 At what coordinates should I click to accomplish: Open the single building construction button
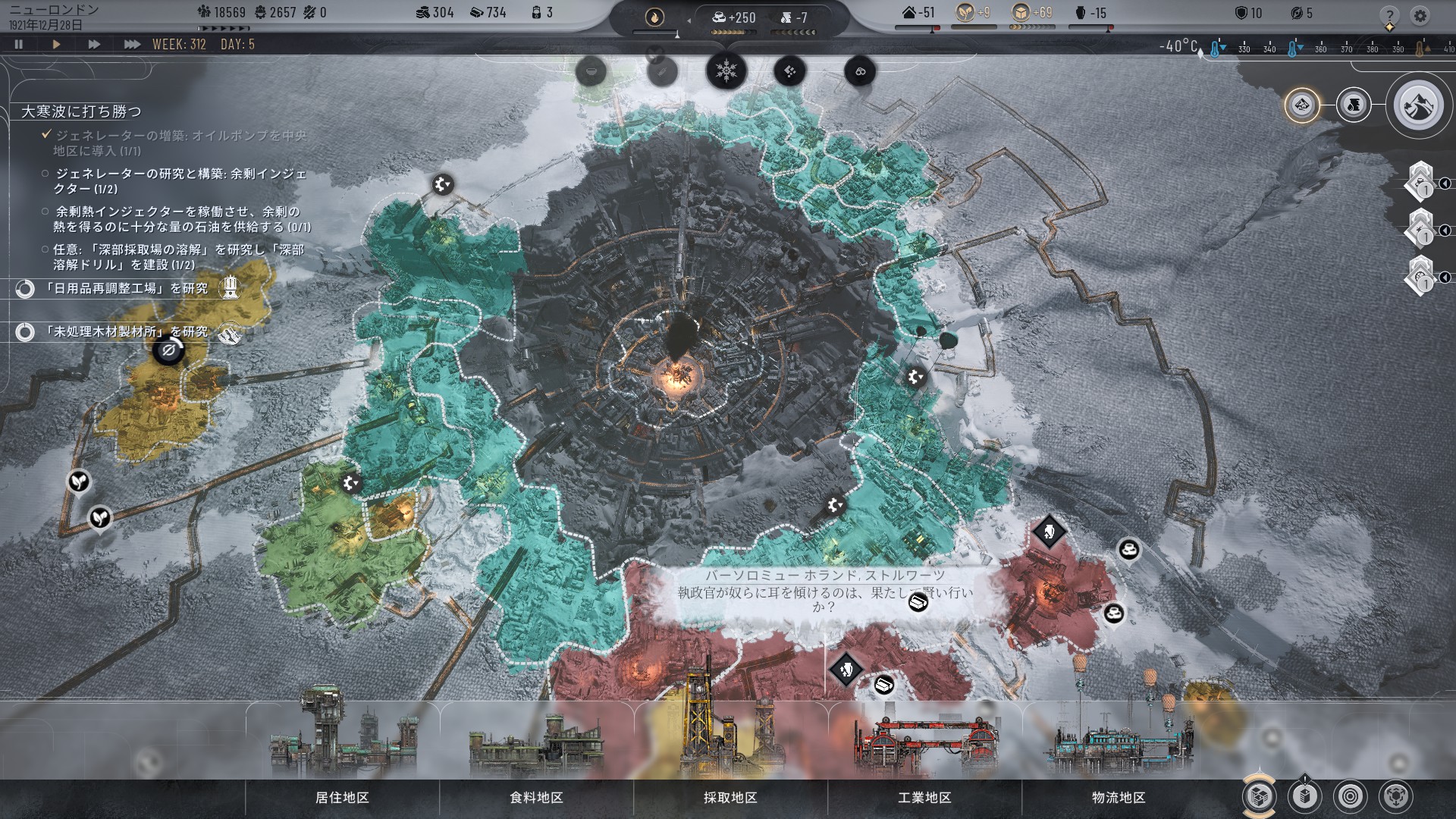pyautogui.click(x=1304, y=796)
